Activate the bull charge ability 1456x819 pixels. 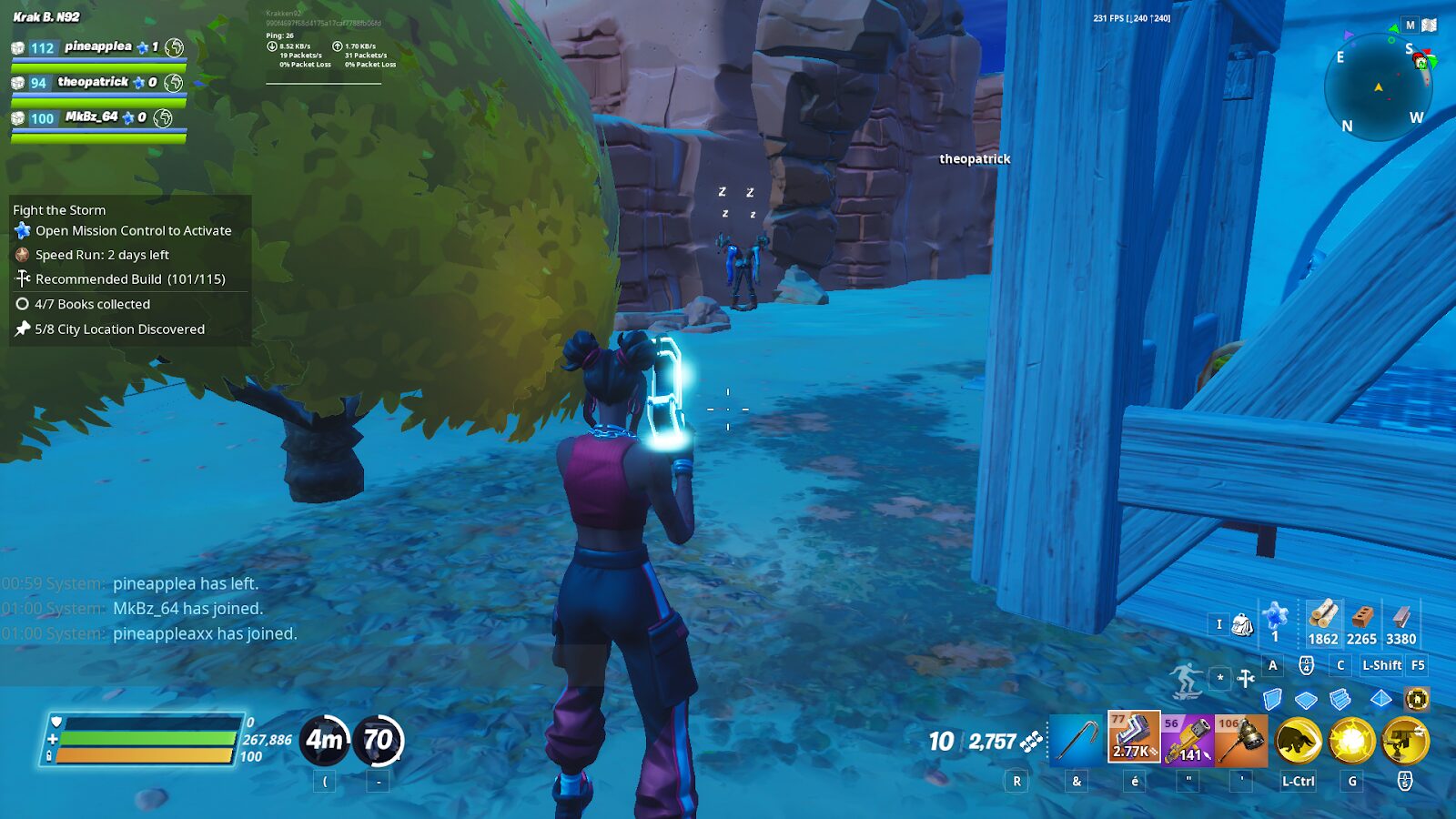tap(1298, 741)
